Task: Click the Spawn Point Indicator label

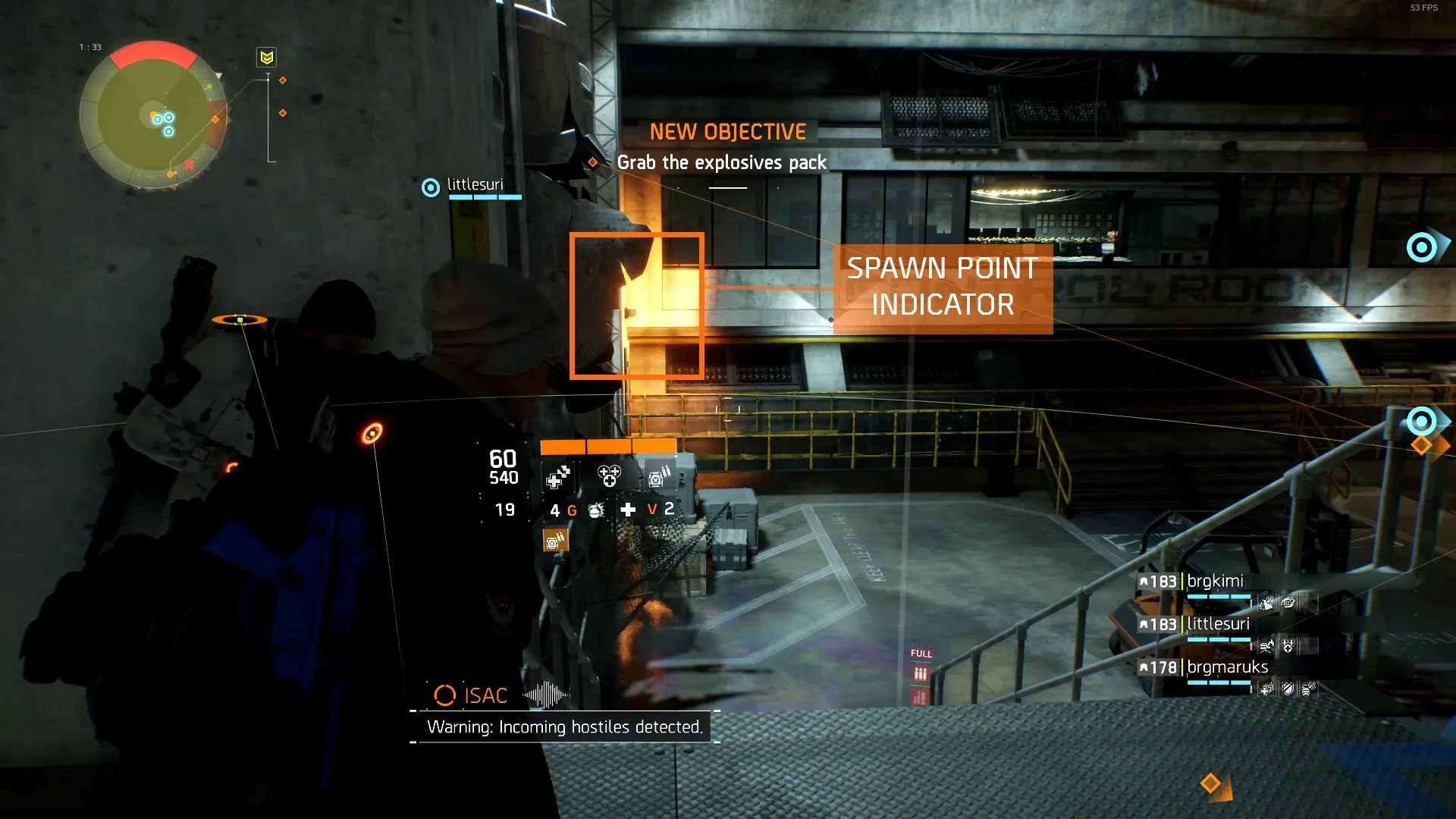Action: click(943, 287)
